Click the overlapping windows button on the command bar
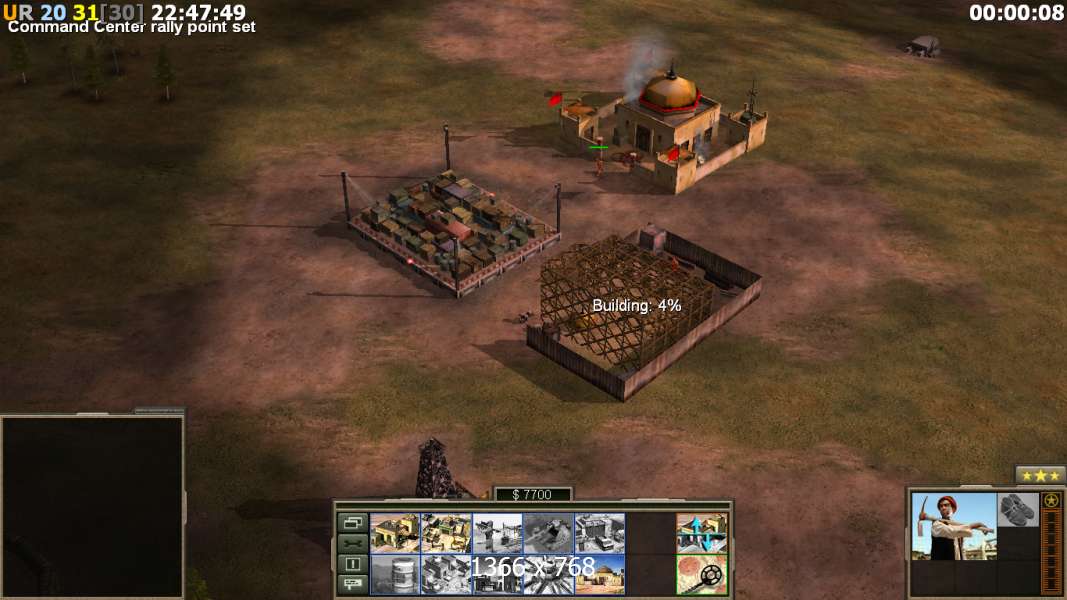This screenshot has width=1067, height=600. (352, 522)
